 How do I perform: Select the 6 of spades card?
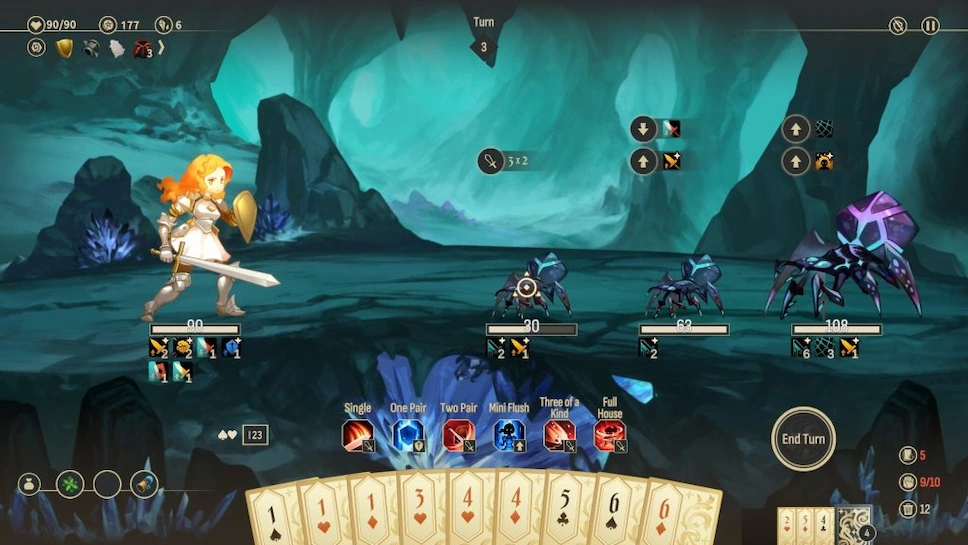click(x=612, y=517)
